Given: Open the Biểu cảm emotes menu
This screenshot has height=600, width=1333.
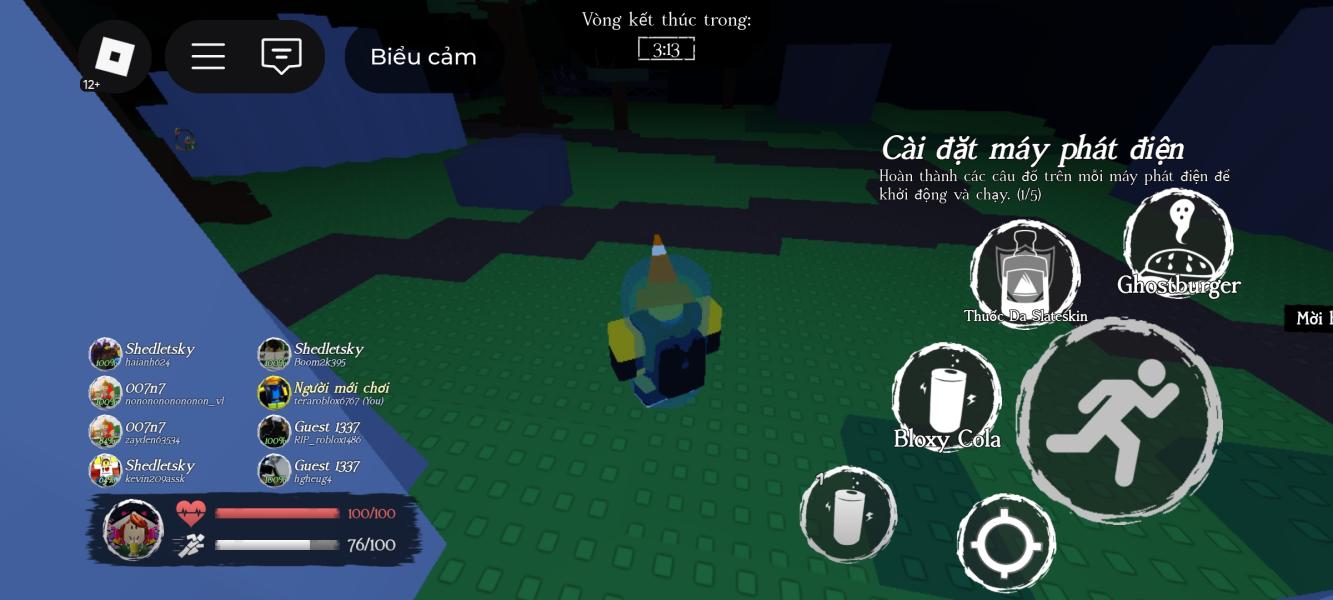Looking at the screenshot, I should coord(423,57).
